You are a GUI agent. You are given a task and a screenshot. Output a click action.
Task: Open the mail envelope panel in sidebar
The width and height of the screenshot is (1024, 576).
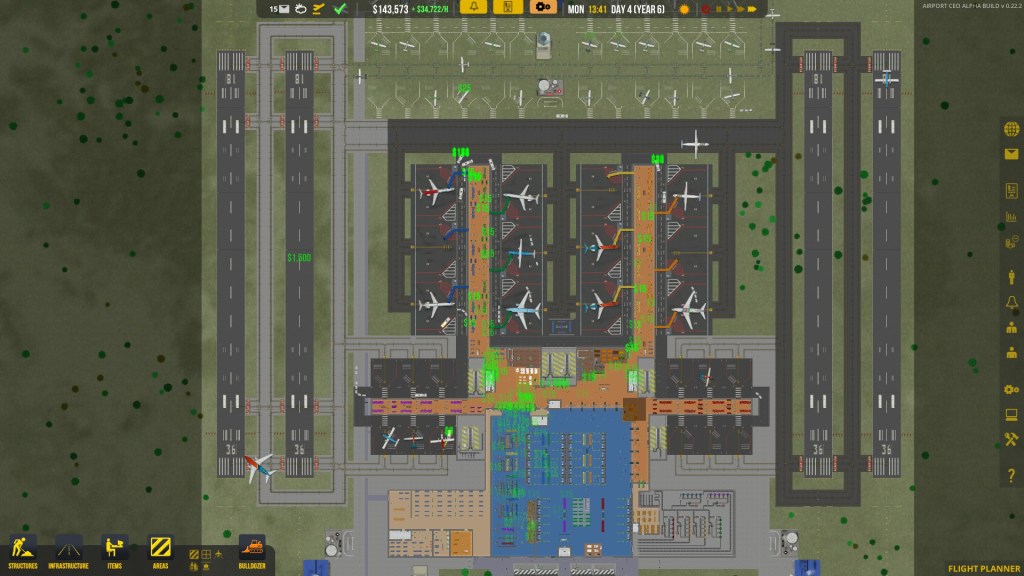pos(1011,154)
